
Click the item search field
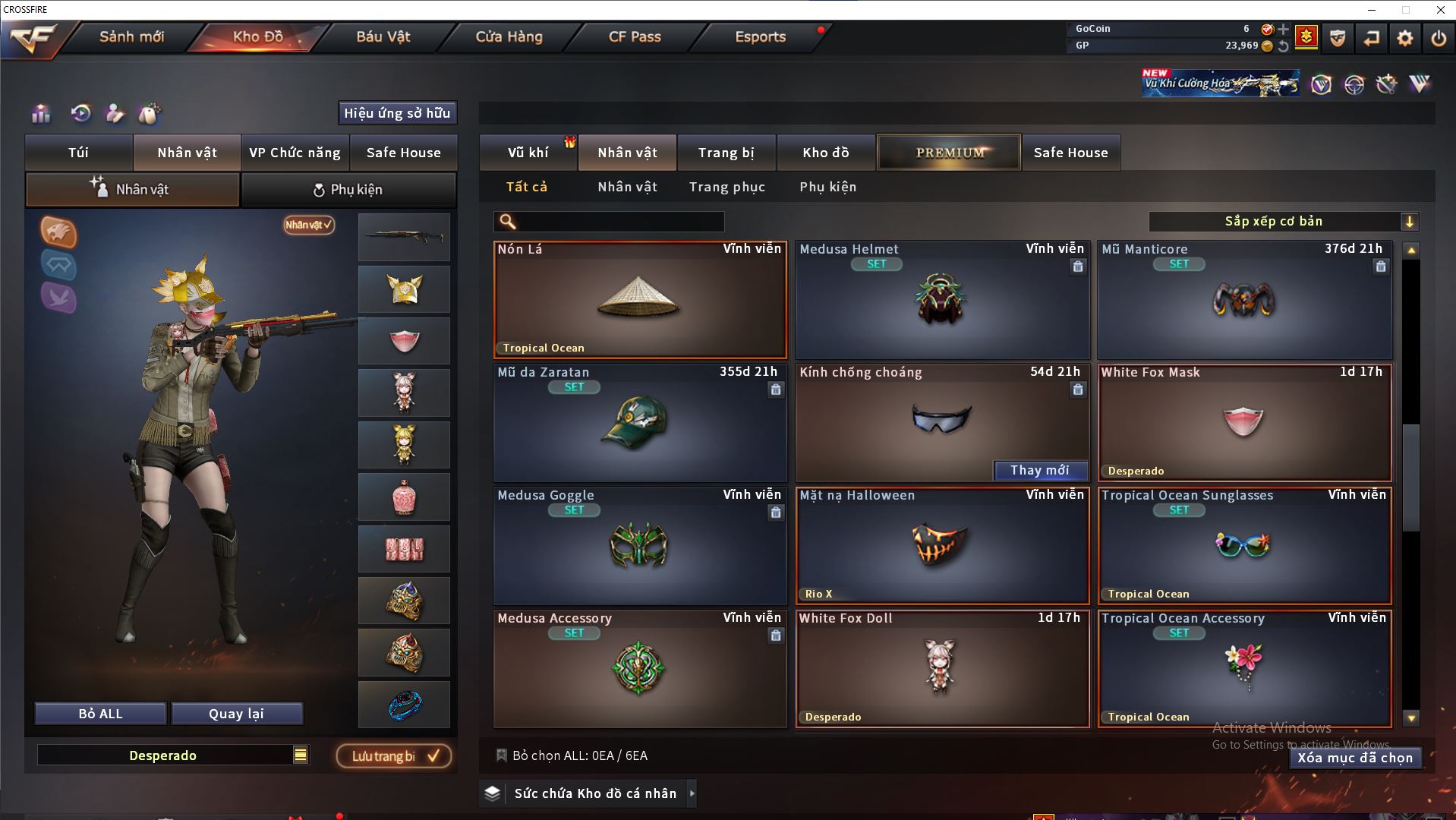point(619,222)
